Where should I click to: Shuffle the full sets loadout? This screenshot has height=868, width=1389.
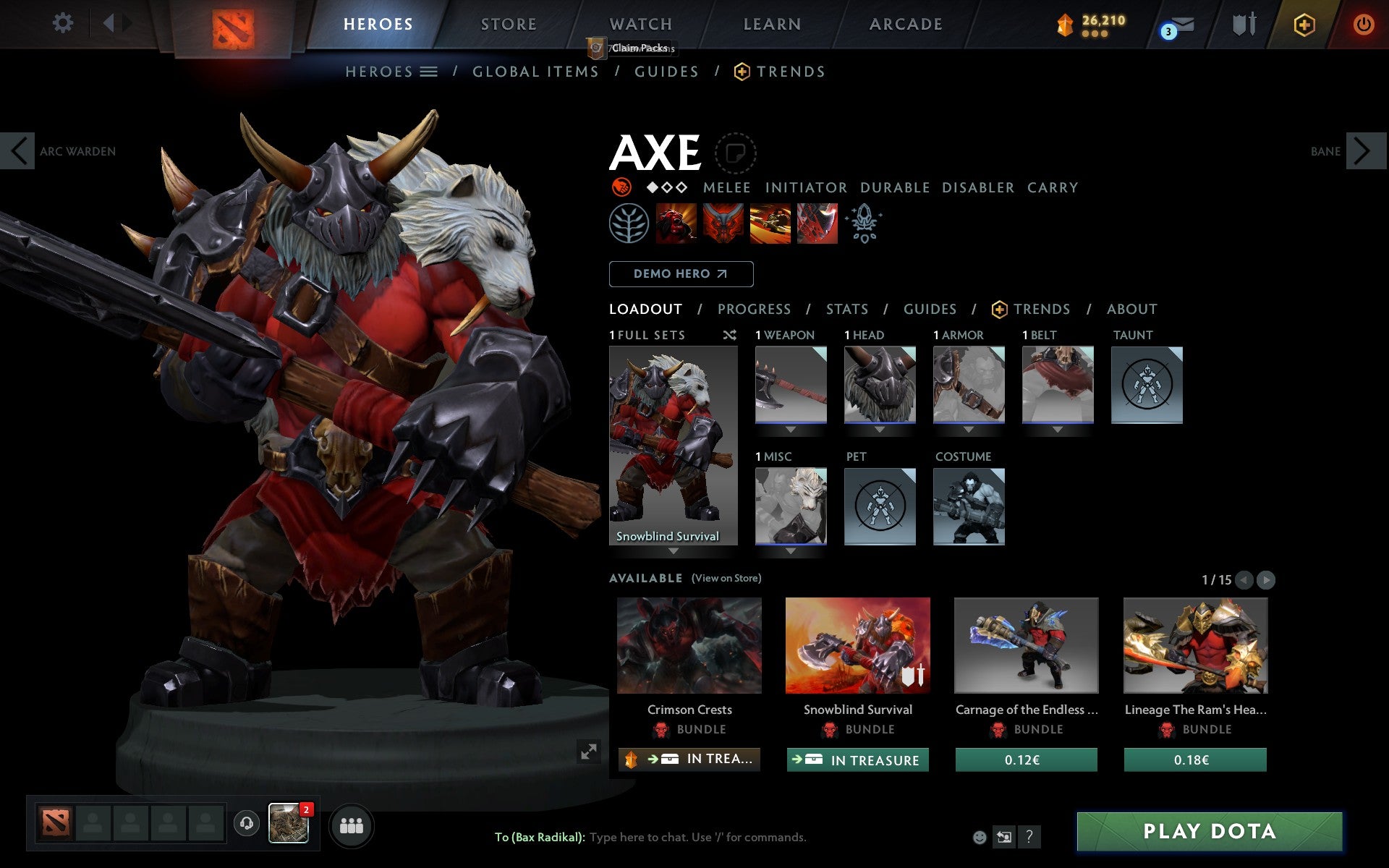point(730,335)
